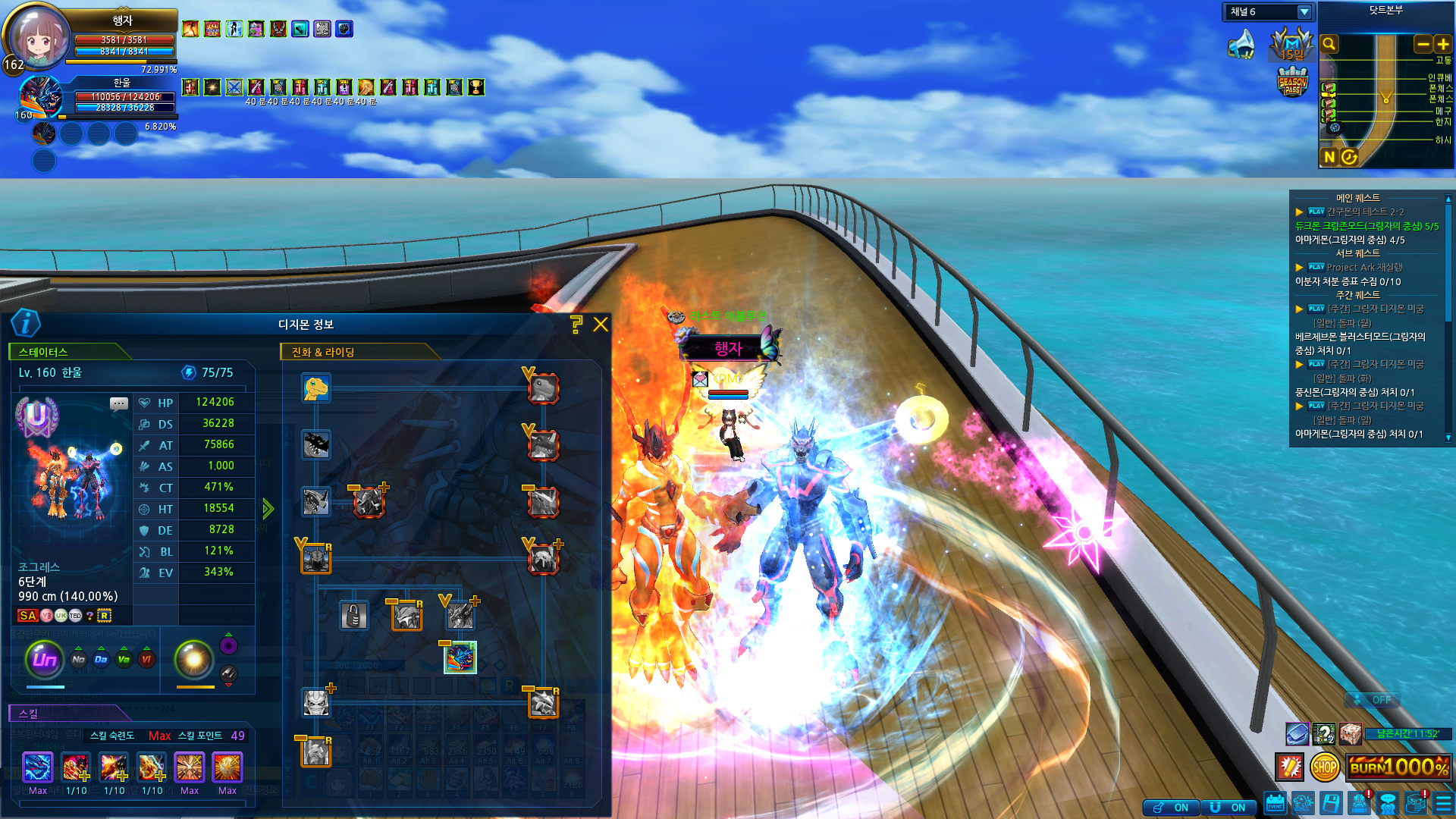Screen dimensions: 1456x819
Task: Click the BURN 1000% banner
Action: point(1399,767)
